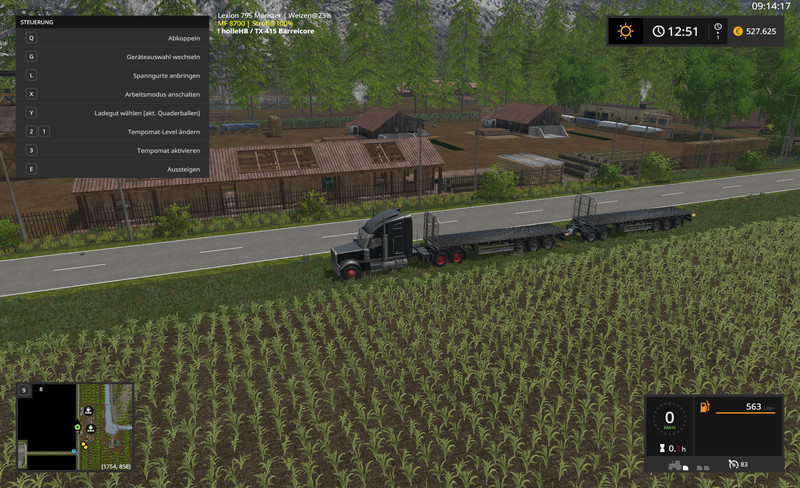Click the minimap in the corner
Viewport: 800px width, 488px height.
(76, 425)
